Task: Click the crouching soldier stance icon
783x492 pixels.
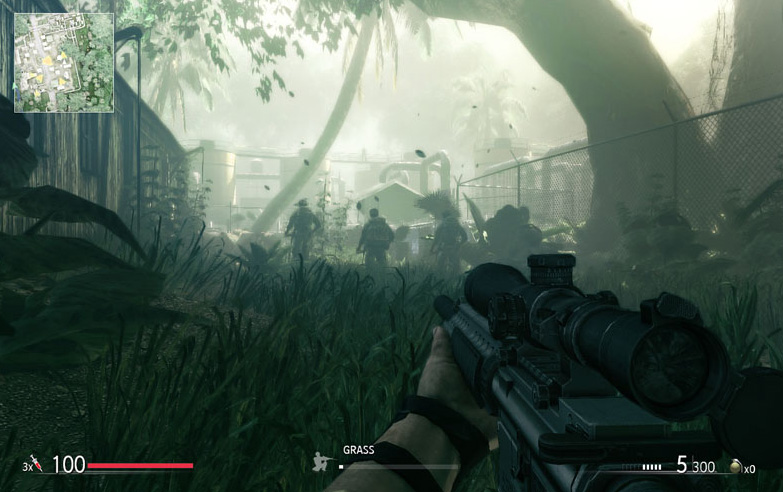Action: click(x=323, y=462)
